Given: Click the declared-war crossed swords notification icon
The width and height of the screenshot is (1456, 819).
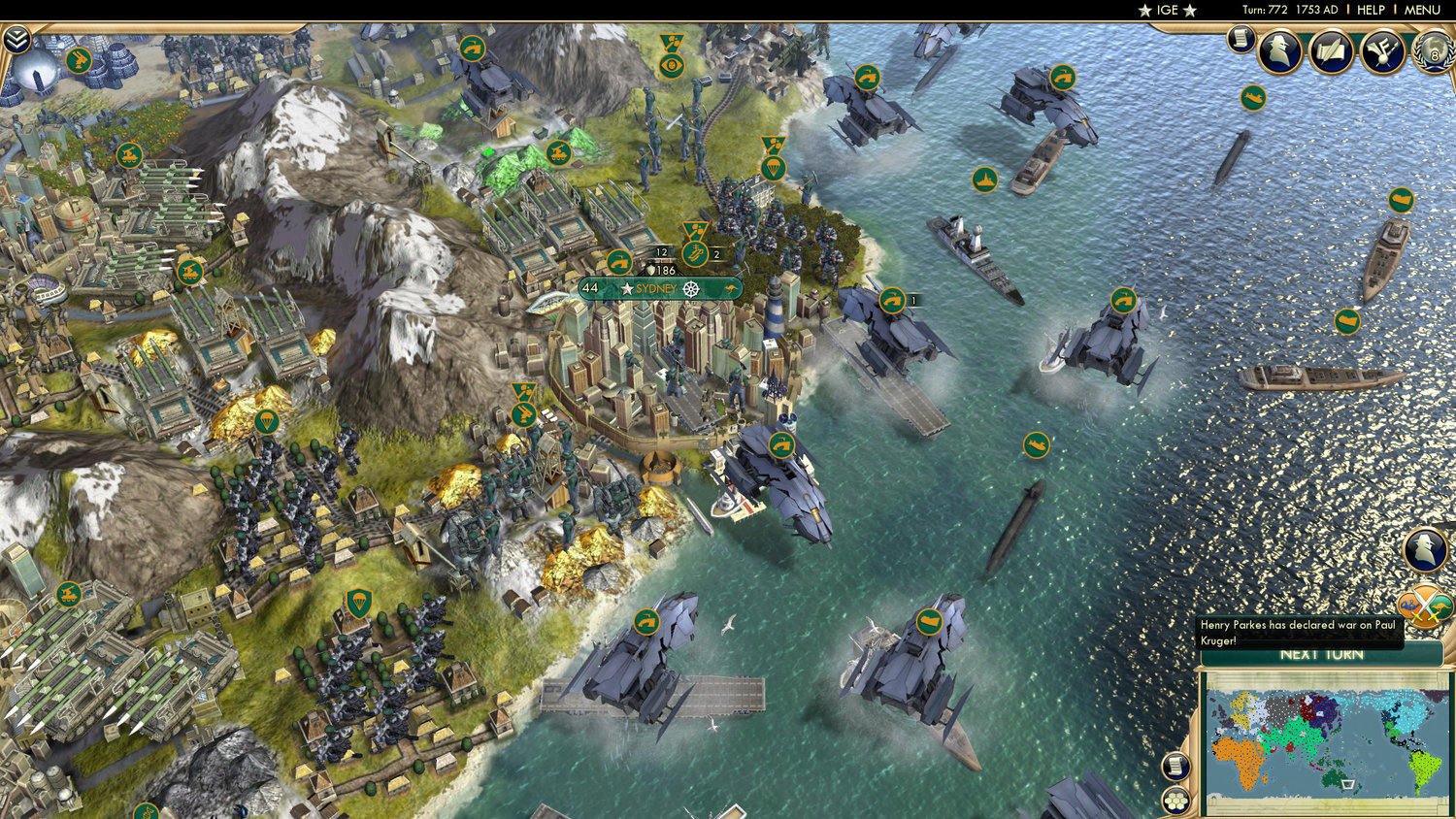Looking at the screenshot, I should [x=1423, y=605].
